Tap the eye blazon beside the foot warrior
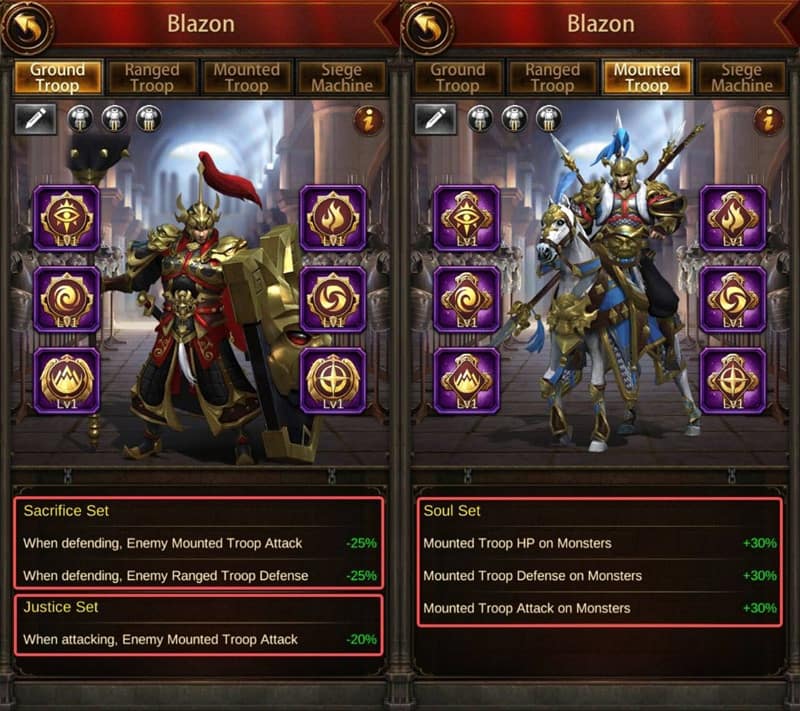800x711 pixels. click(67, 217)
